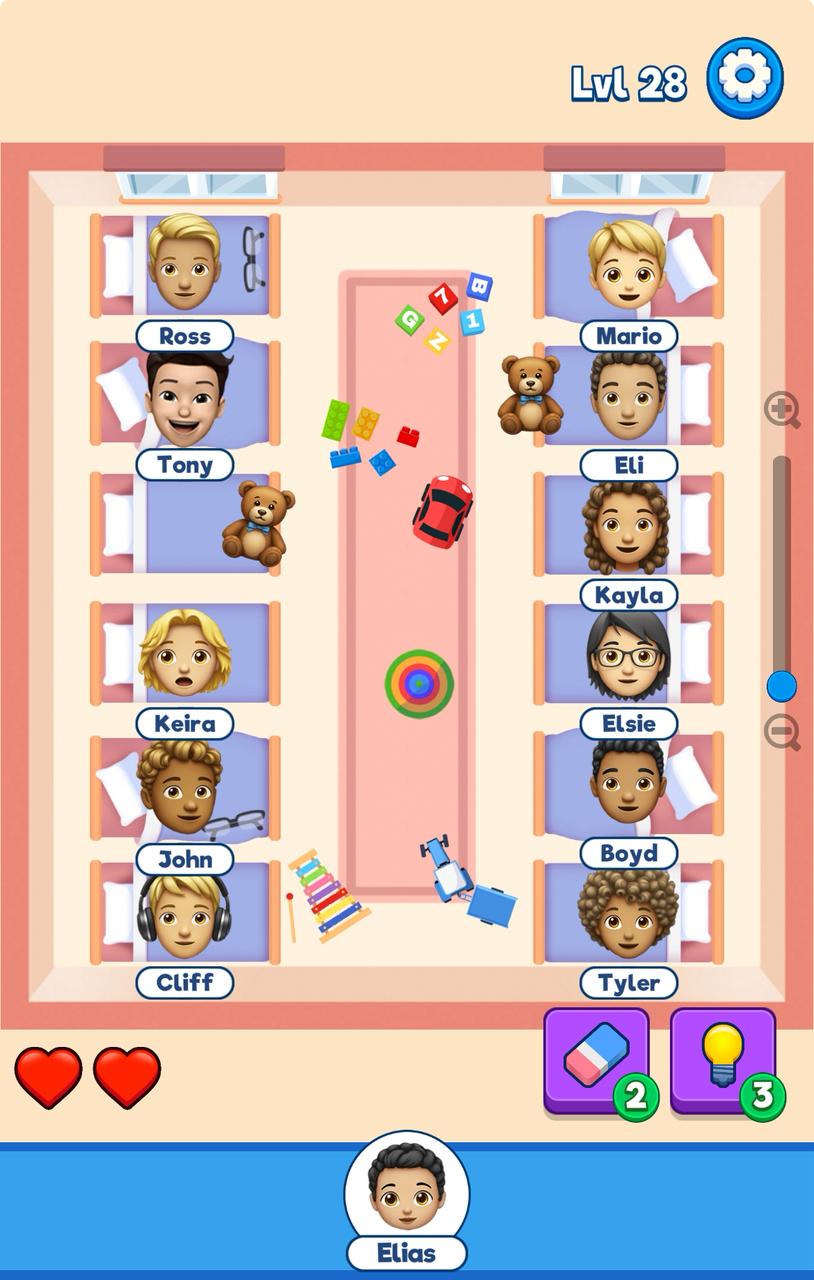Select Tyler's bed

[628, 912]
